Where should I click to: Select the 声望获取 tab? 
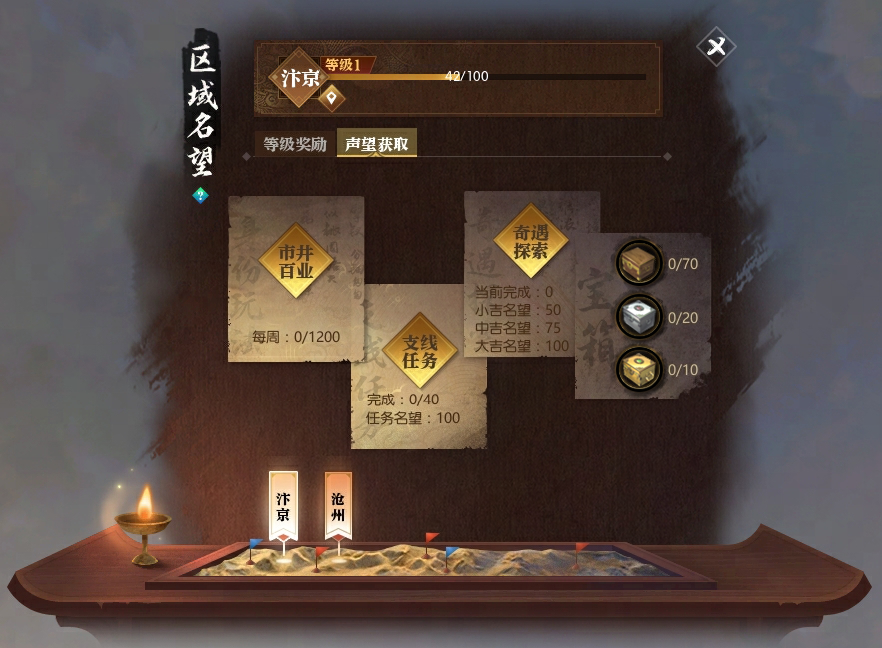coord(376,144)
